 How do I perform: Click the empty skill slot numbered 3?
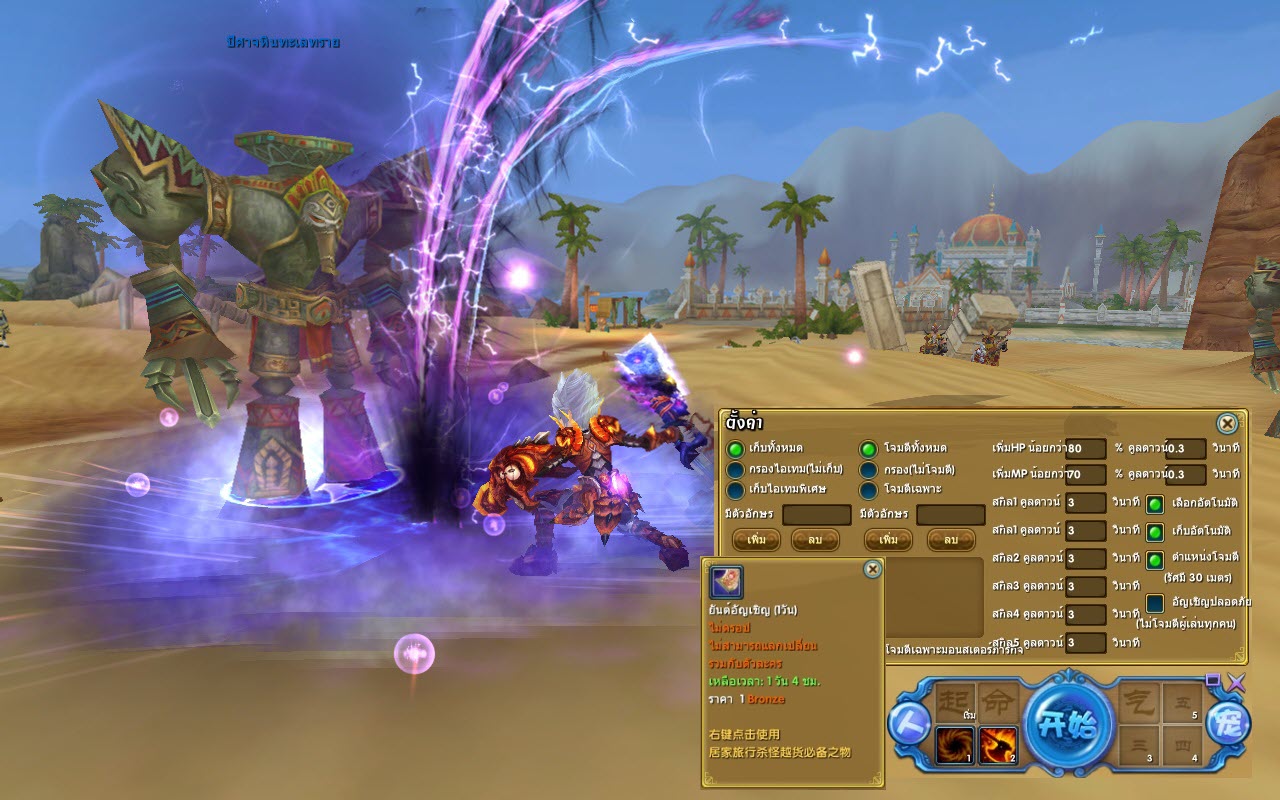(1137, 745)
